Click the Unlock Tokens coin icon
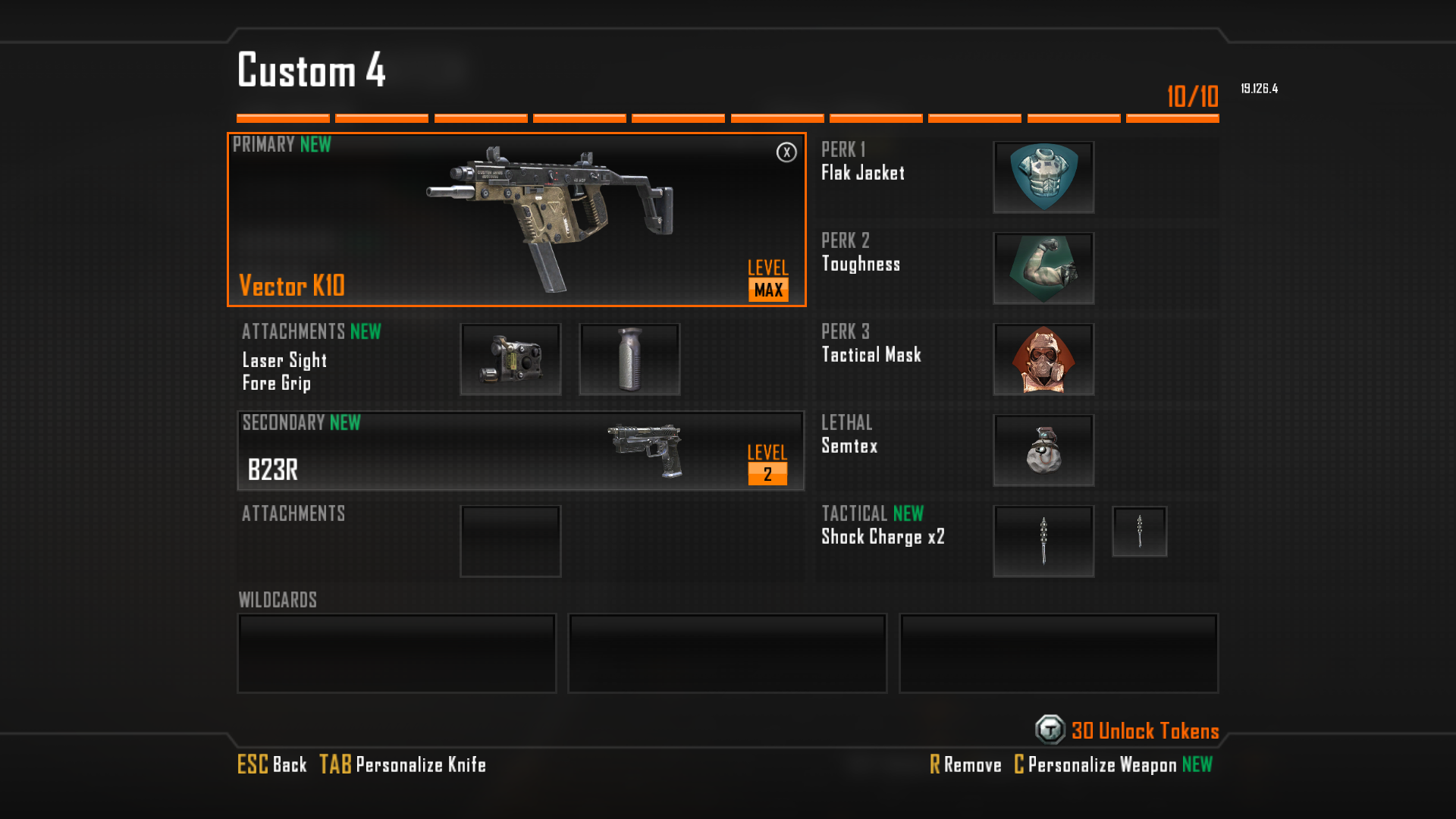Image resolution: width=1456 pixels, height=819 pixels. (1050, 731)
